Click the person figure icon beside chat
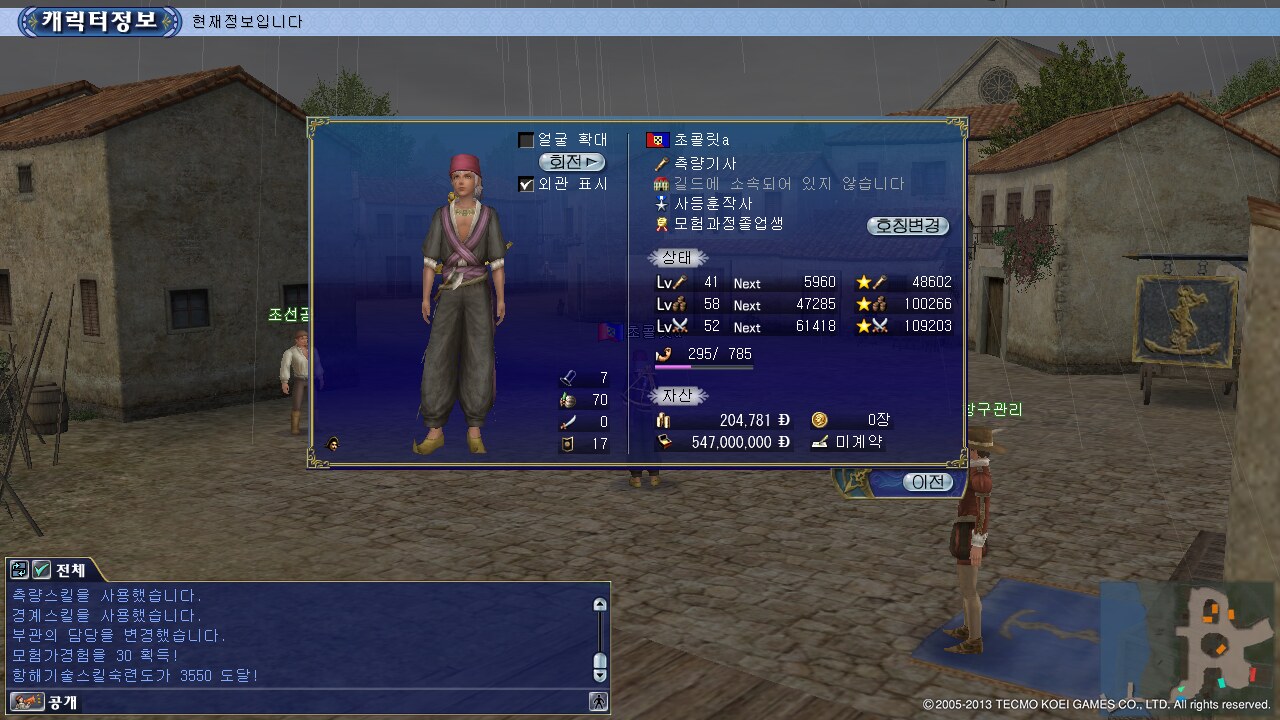The height and width of the screenshot is (720, 1280). tap(598, 702)
